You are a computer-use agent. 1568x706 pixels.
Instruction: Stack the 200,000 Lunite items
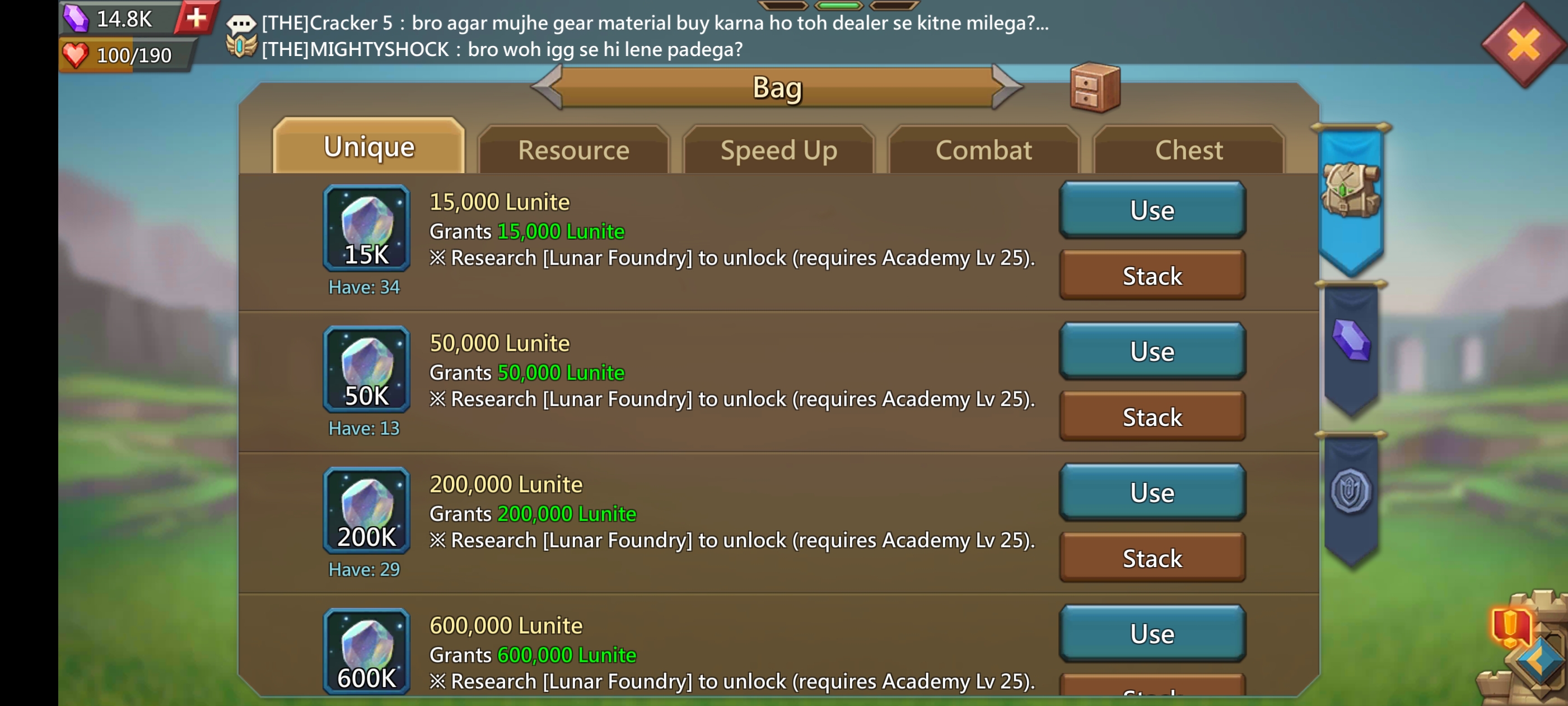coord(1152,559)
